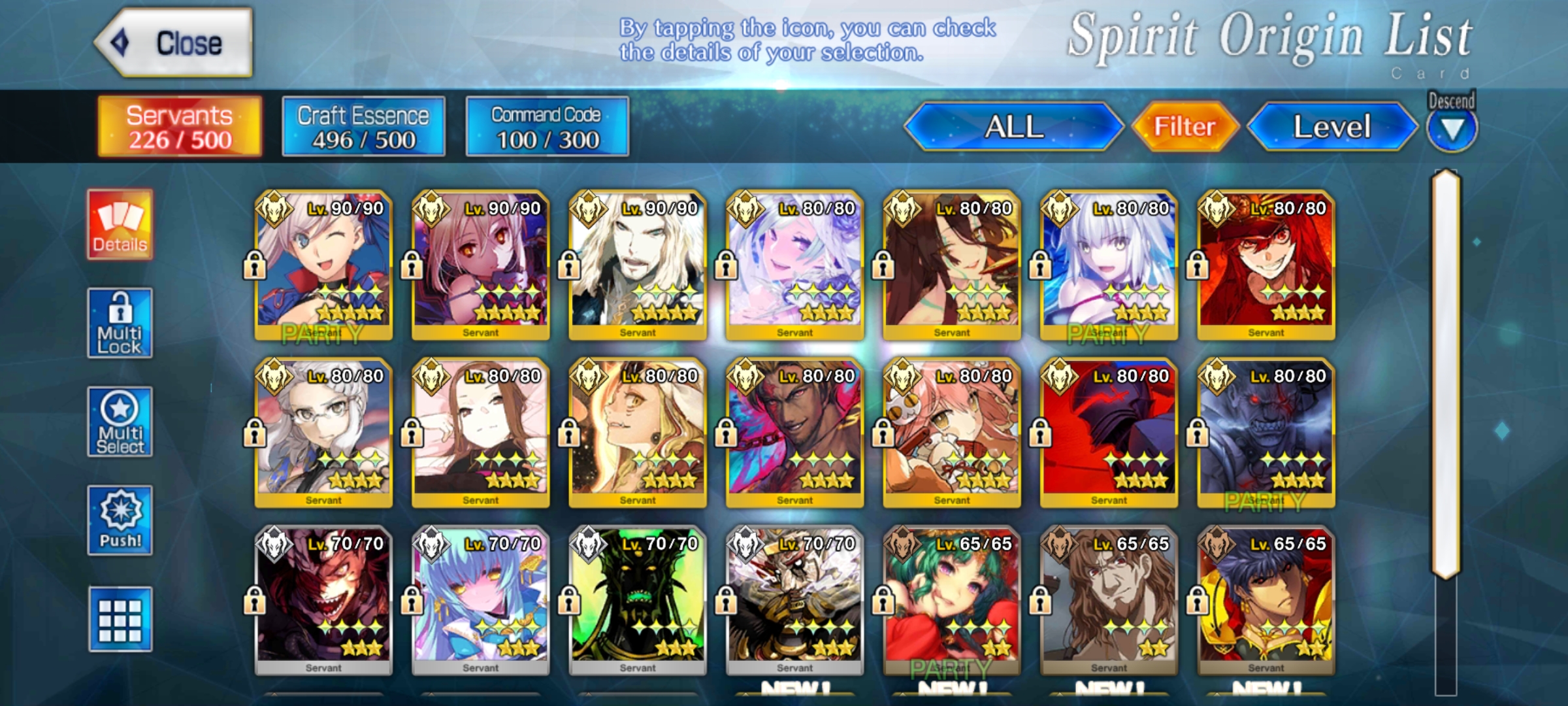Tap the Push! button
This screenshot has width=1568, height=706.
click(x=120, y=521)
